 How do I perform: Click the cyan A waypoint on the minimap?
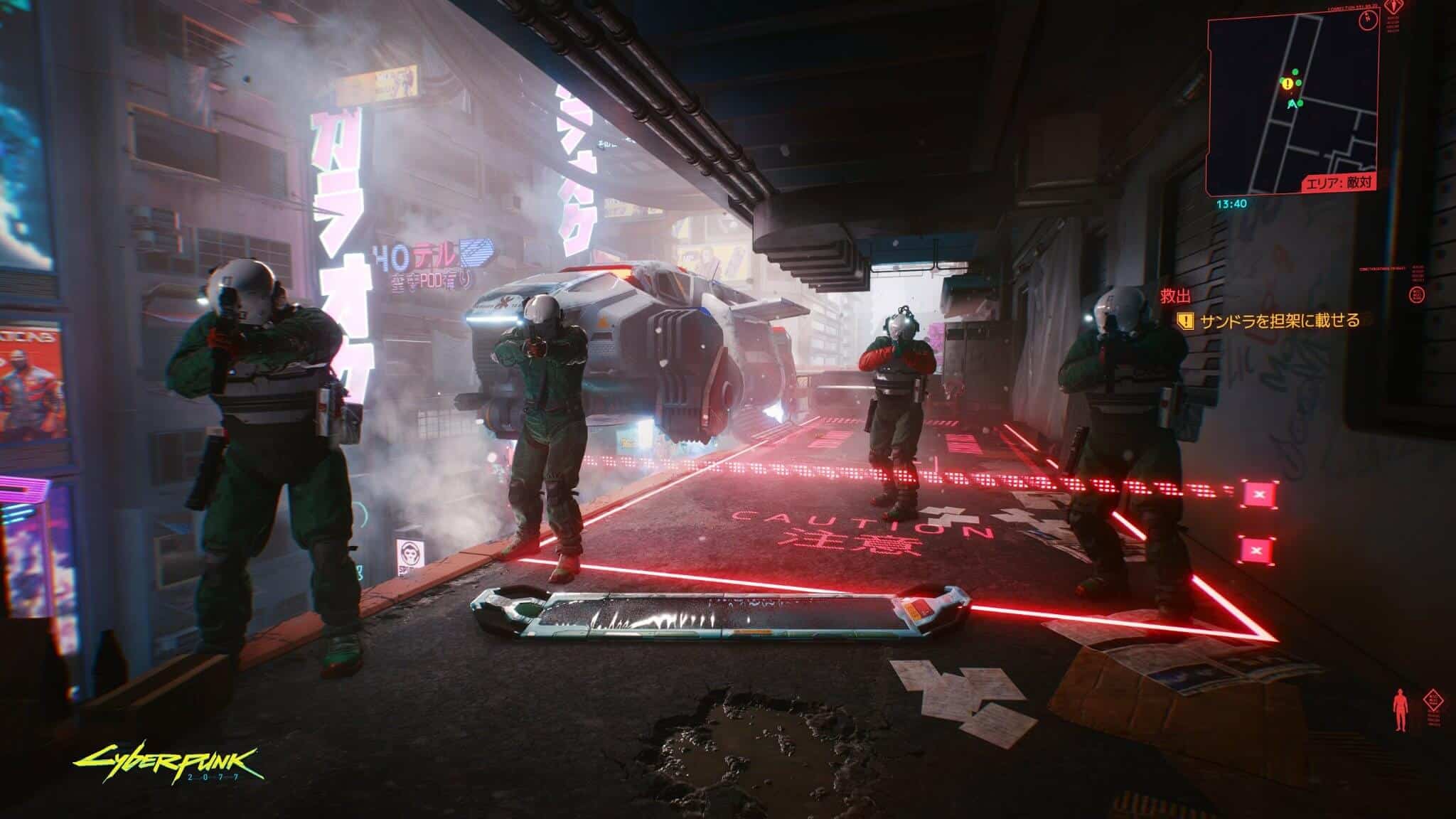(1292, 105)
